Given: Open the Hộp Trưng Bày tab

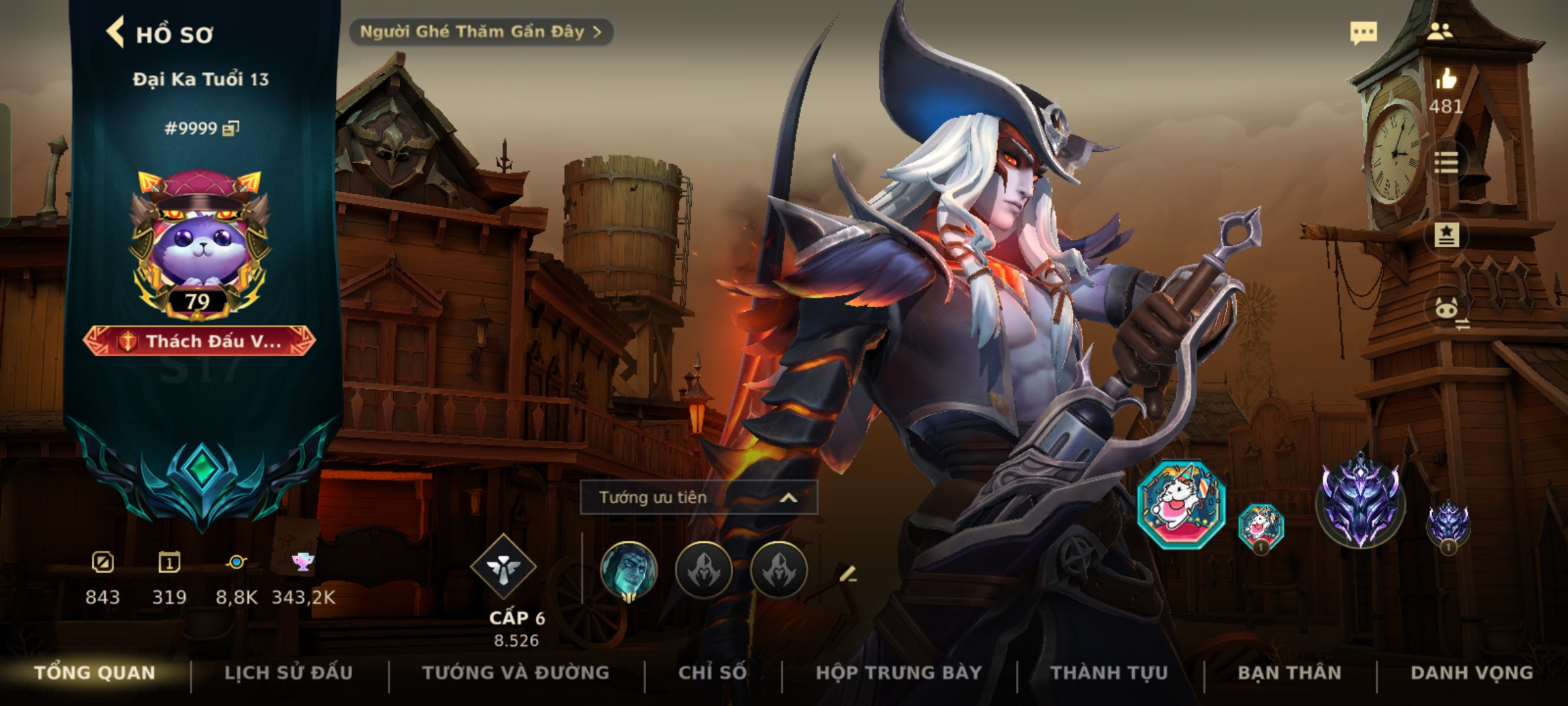Looking at the screenshot, I should coord(898,673).
